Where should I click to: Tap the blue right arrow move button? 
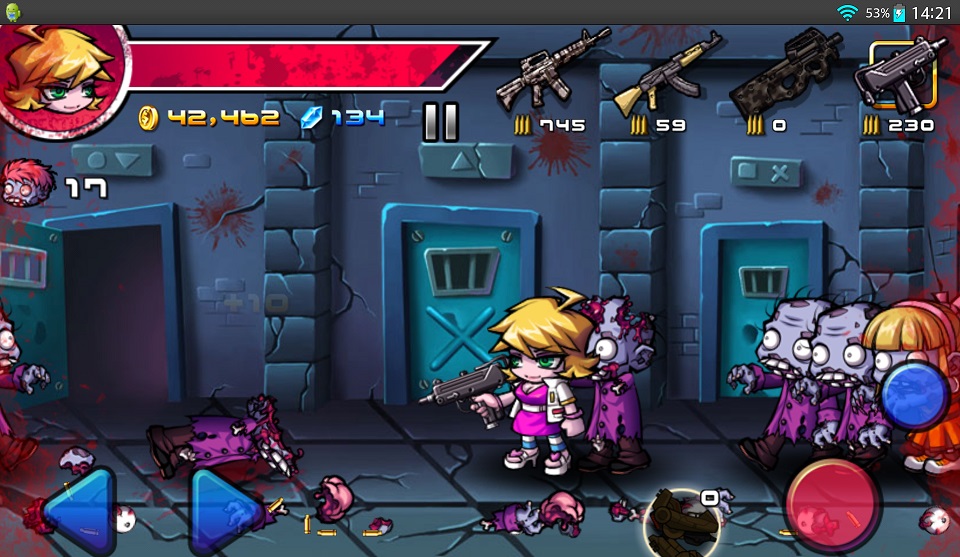coord(226,511)
